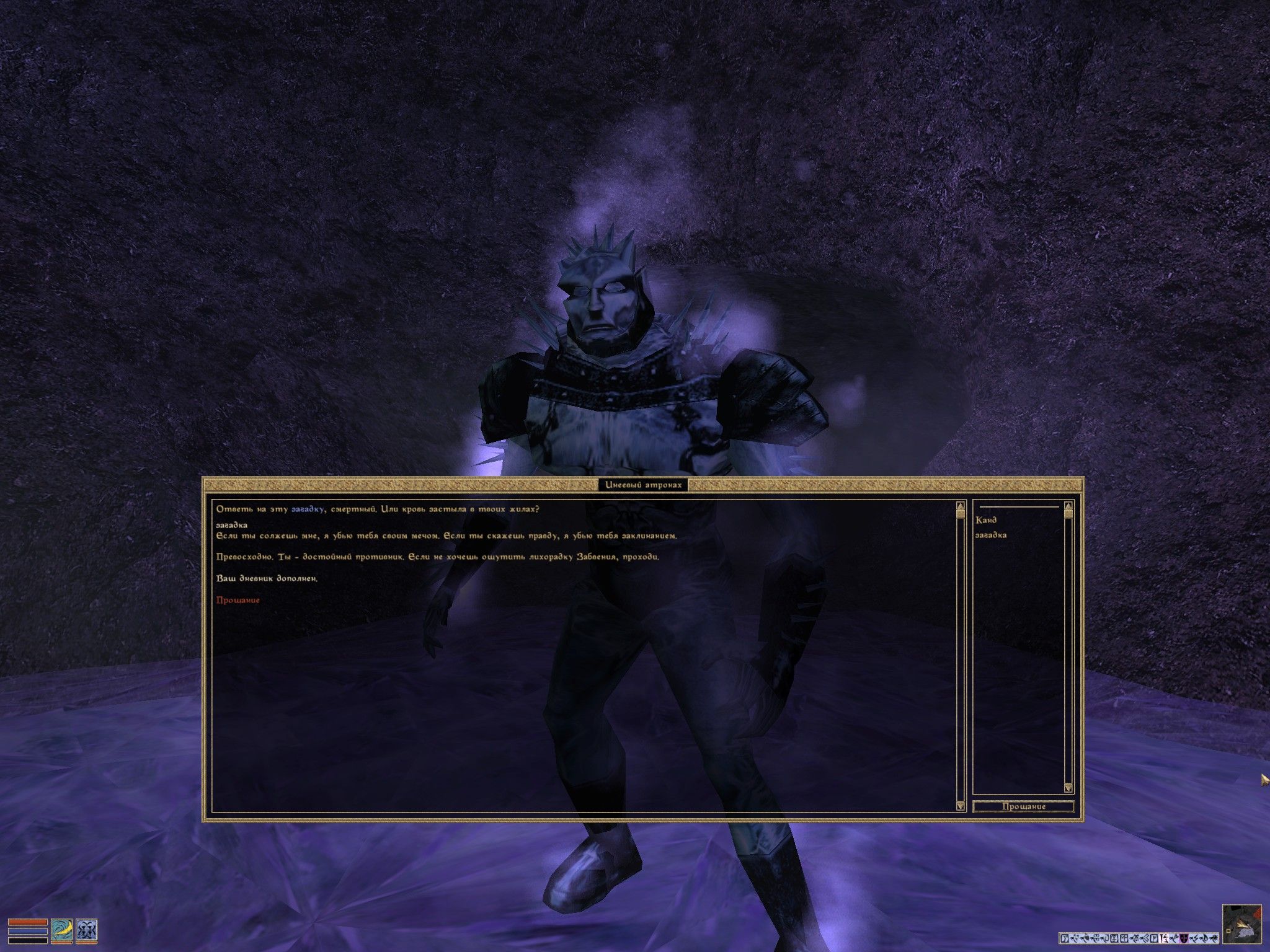Click the red health bar
Screen dimensions: 1270x952
[x=27, y=923]
